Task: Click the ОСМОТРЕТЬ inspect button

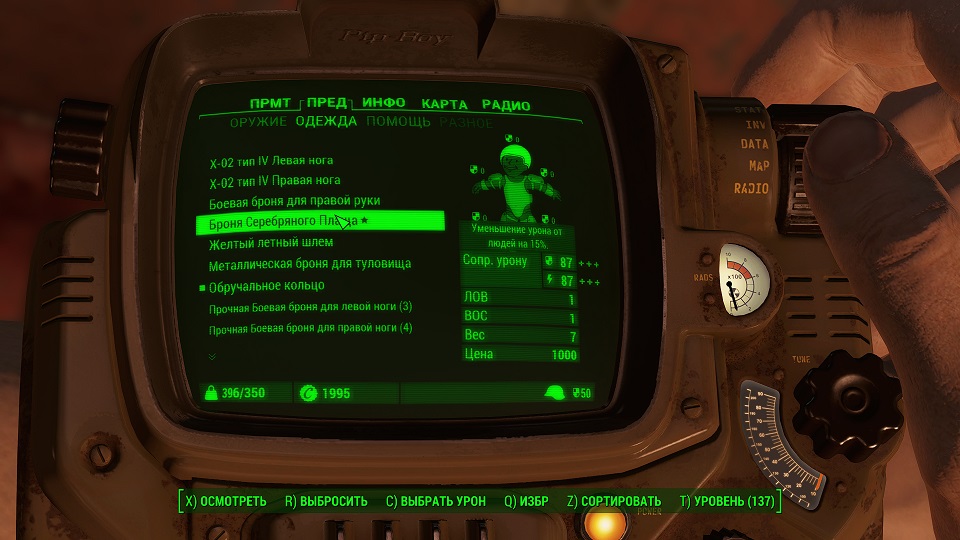Action: tap(225, 501)
